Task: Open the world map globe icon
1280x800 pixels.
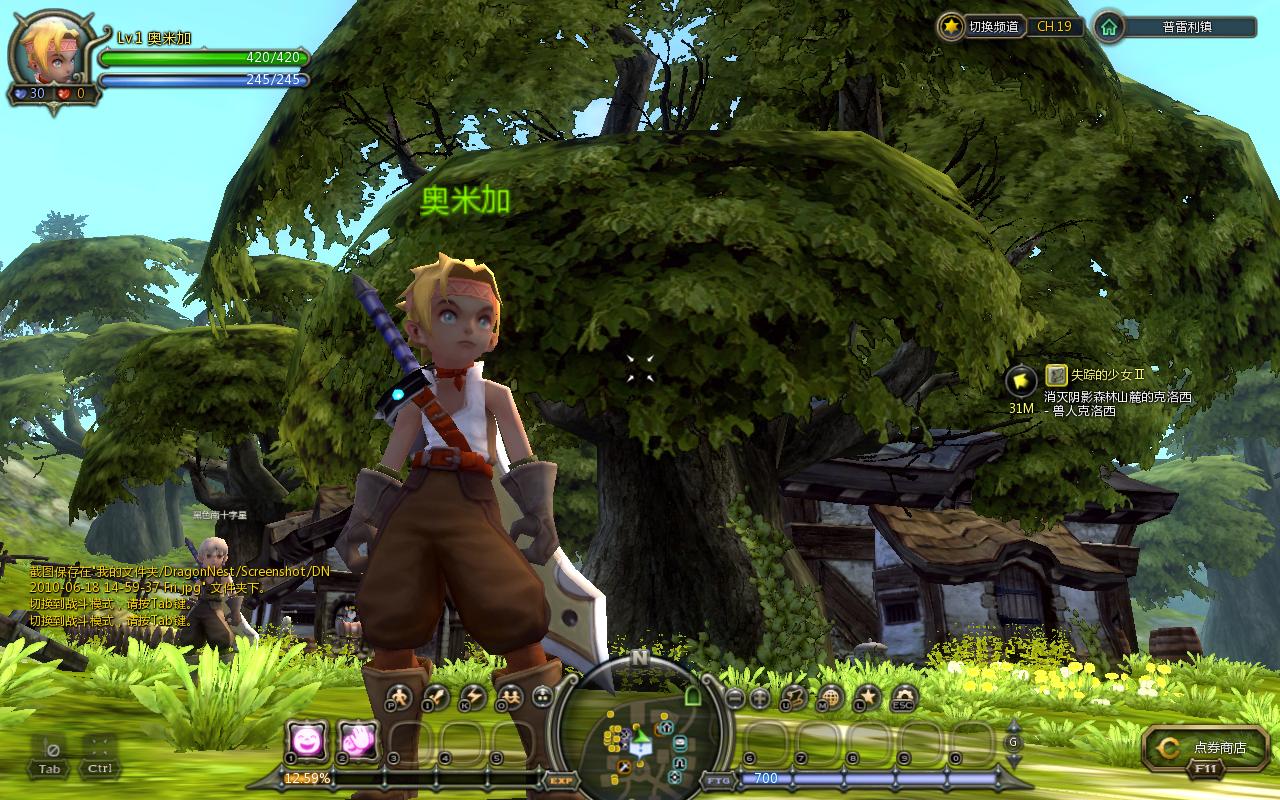Action: (x=831, y=697)
